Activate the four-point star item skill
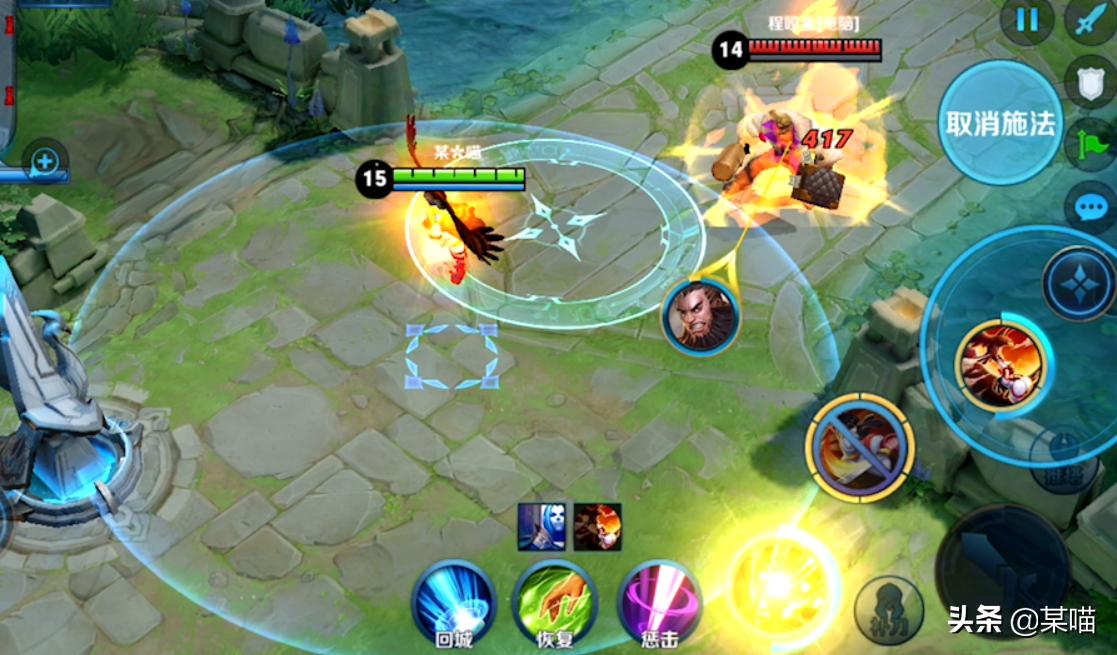The width and height of the screenshot is (1117, 655). [x=1079, y=284]
